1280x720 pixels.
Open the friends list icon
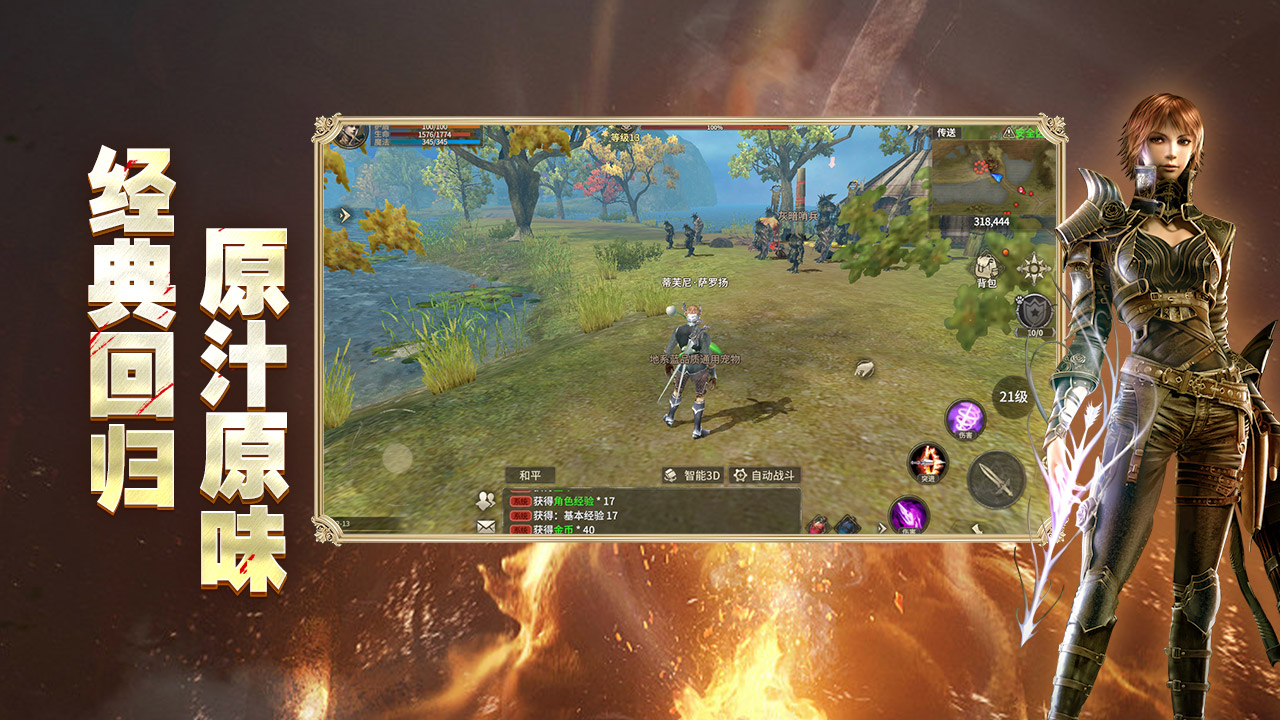click(x=487, y=501)
